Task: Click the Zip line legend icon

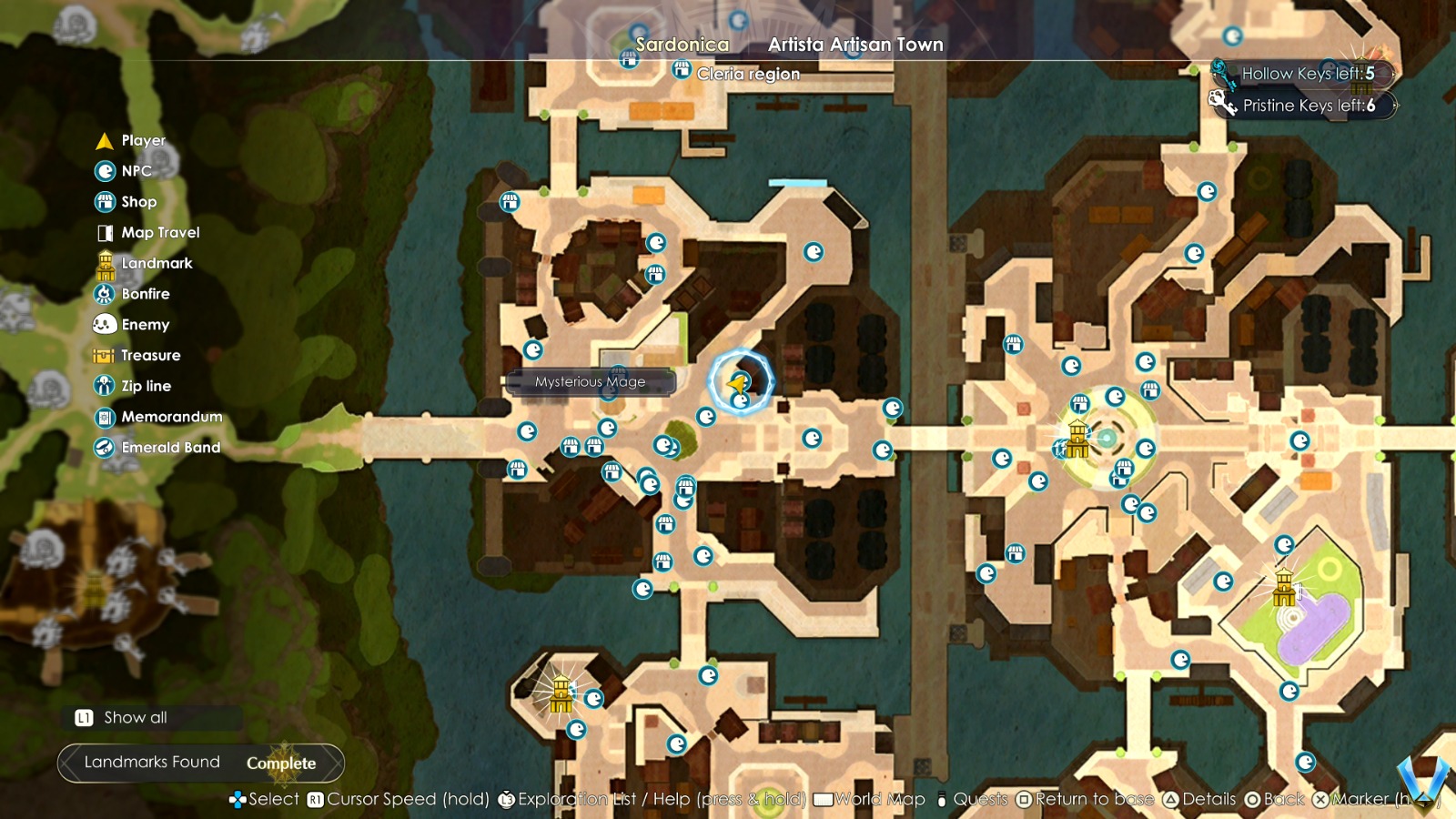Action: click(103, 386)
